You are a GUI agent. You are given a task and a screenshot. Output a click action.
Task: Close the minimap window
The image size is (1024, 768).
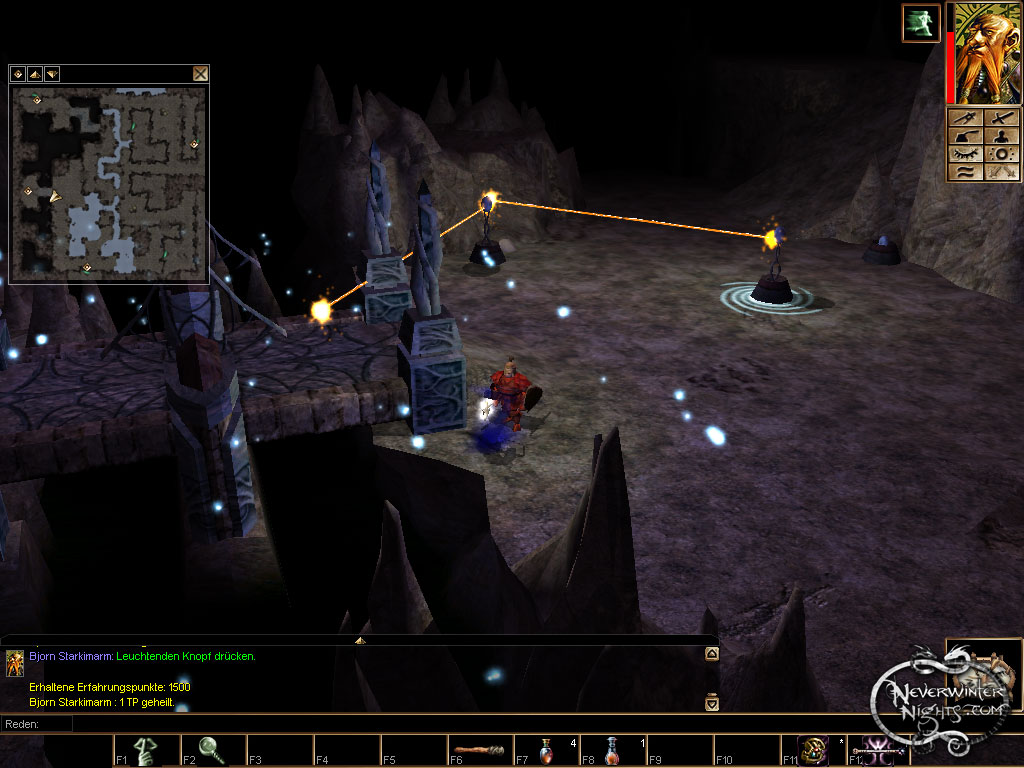point(200,73)
